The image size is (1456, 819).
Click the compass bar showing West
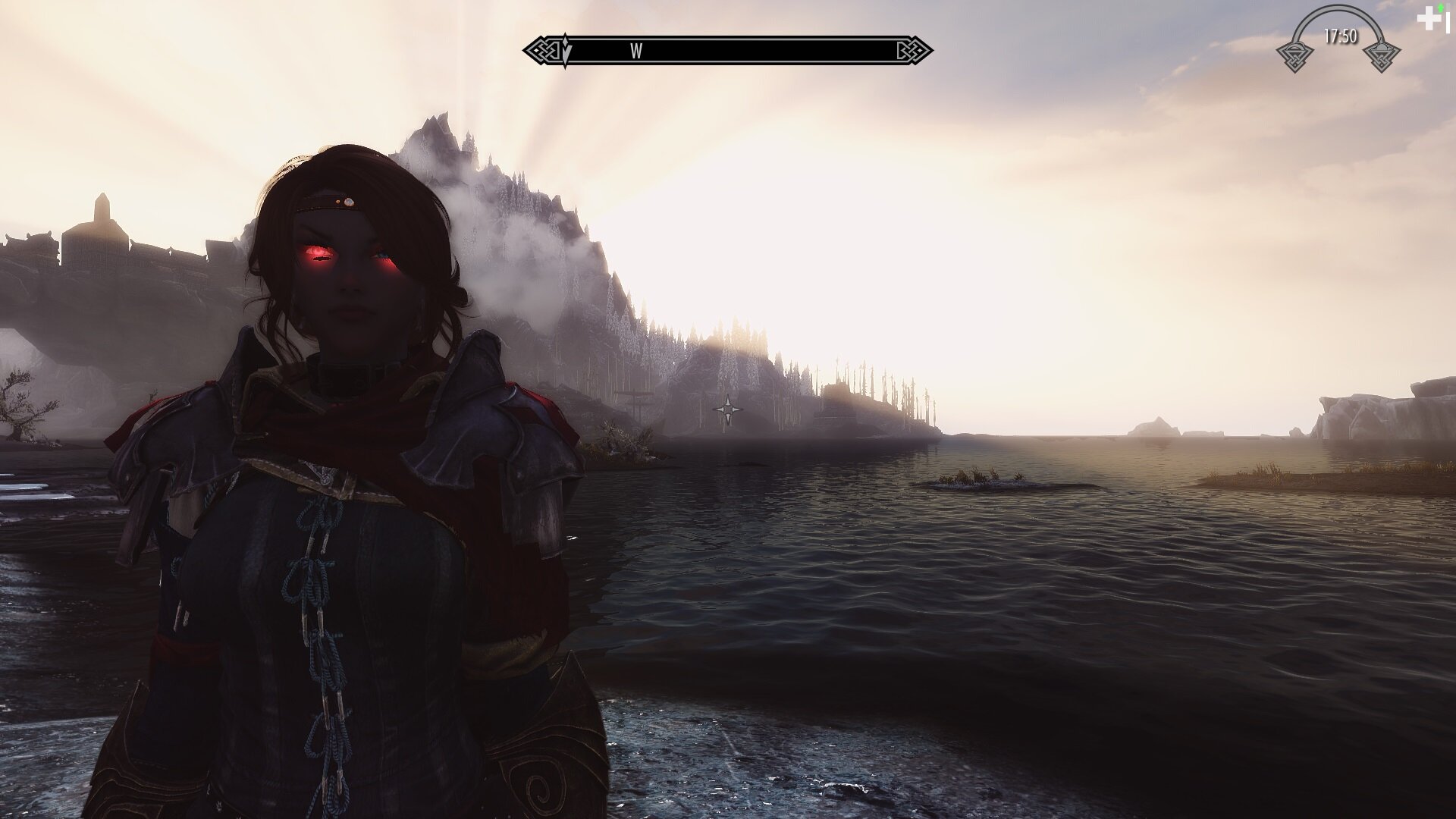pyautogui.click(x=728, y=51)
